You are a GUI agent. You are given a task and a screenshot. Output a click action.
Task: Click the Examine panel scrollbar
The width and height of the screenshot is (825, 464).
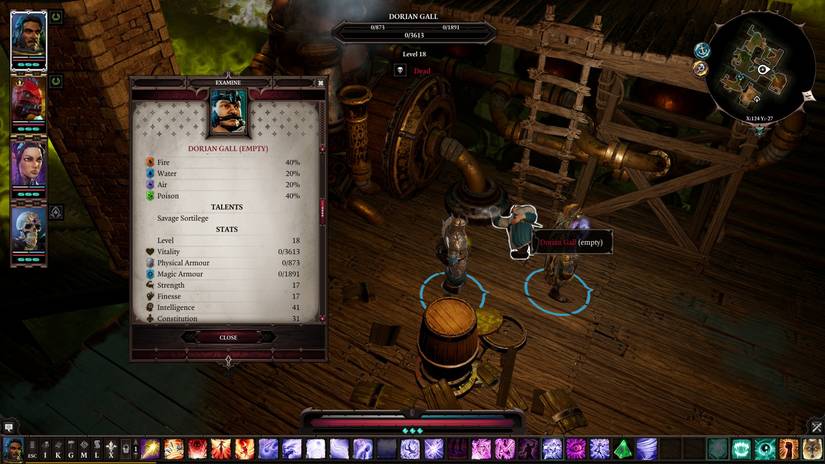pos(322,210)
